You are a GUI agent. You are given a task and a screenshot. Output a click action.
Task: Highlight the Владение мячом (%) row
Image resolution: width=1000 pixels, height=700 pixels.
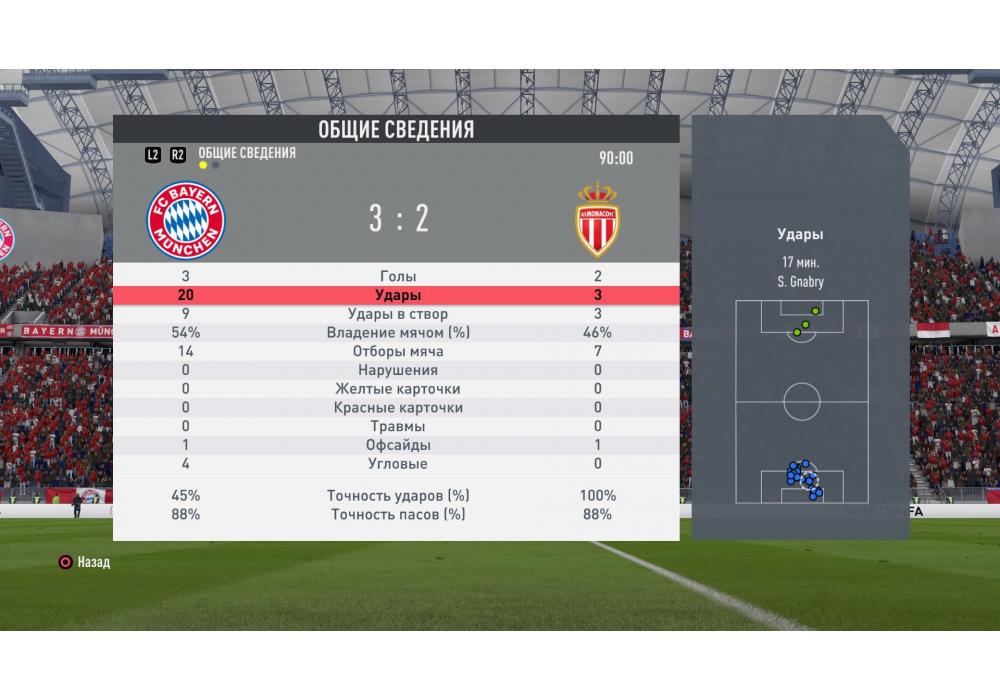point(397,332)
